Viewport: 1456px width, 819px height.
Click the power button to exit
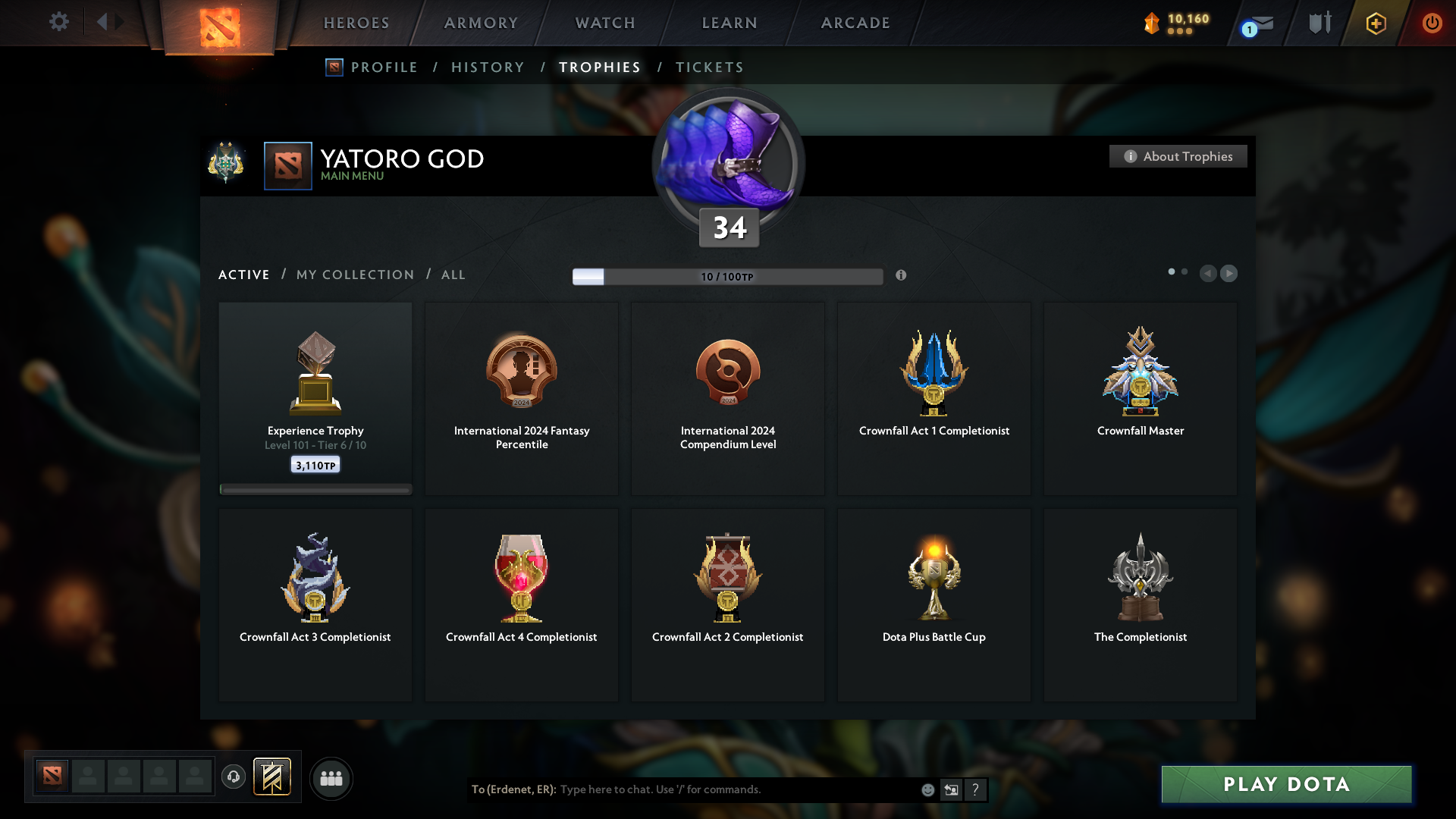pyautogui.click(x=1432, y=23)
